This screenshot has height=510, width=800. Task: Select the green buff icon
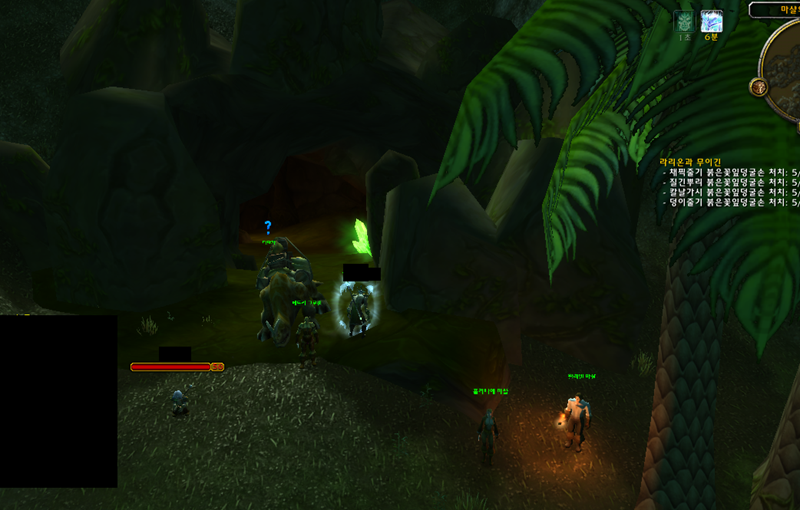click(684, 21)
